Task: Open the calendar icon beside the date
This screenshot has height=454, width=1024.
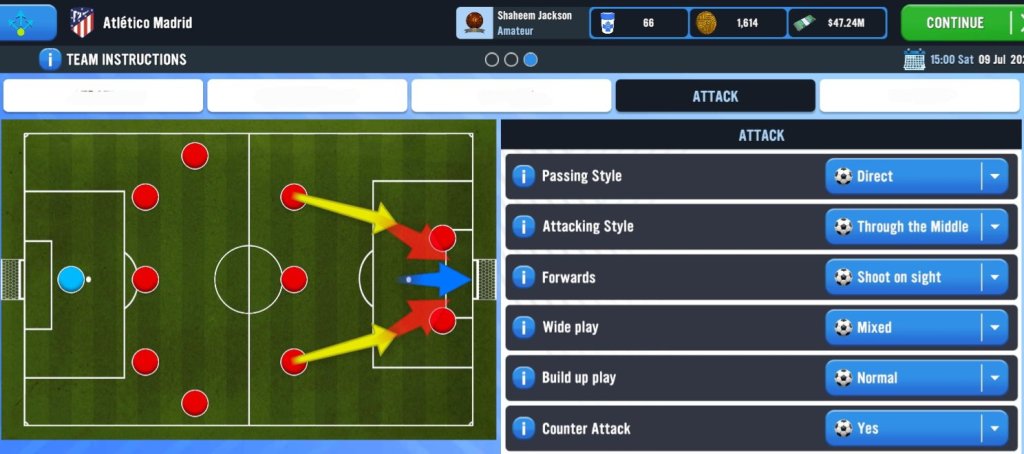Action: click(x=914, y=59)
